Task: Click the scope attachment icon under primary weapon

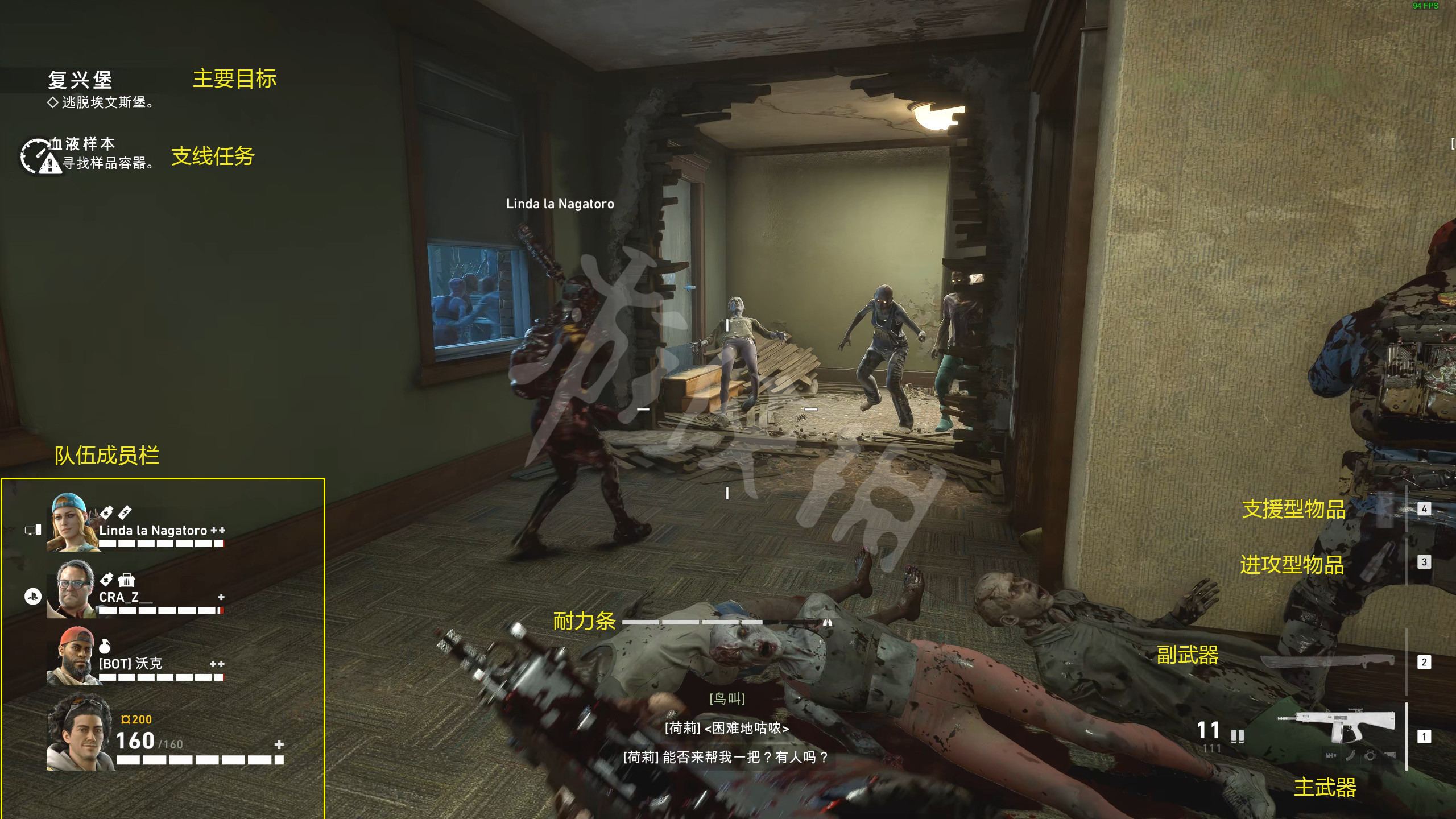Action: 1371,755
